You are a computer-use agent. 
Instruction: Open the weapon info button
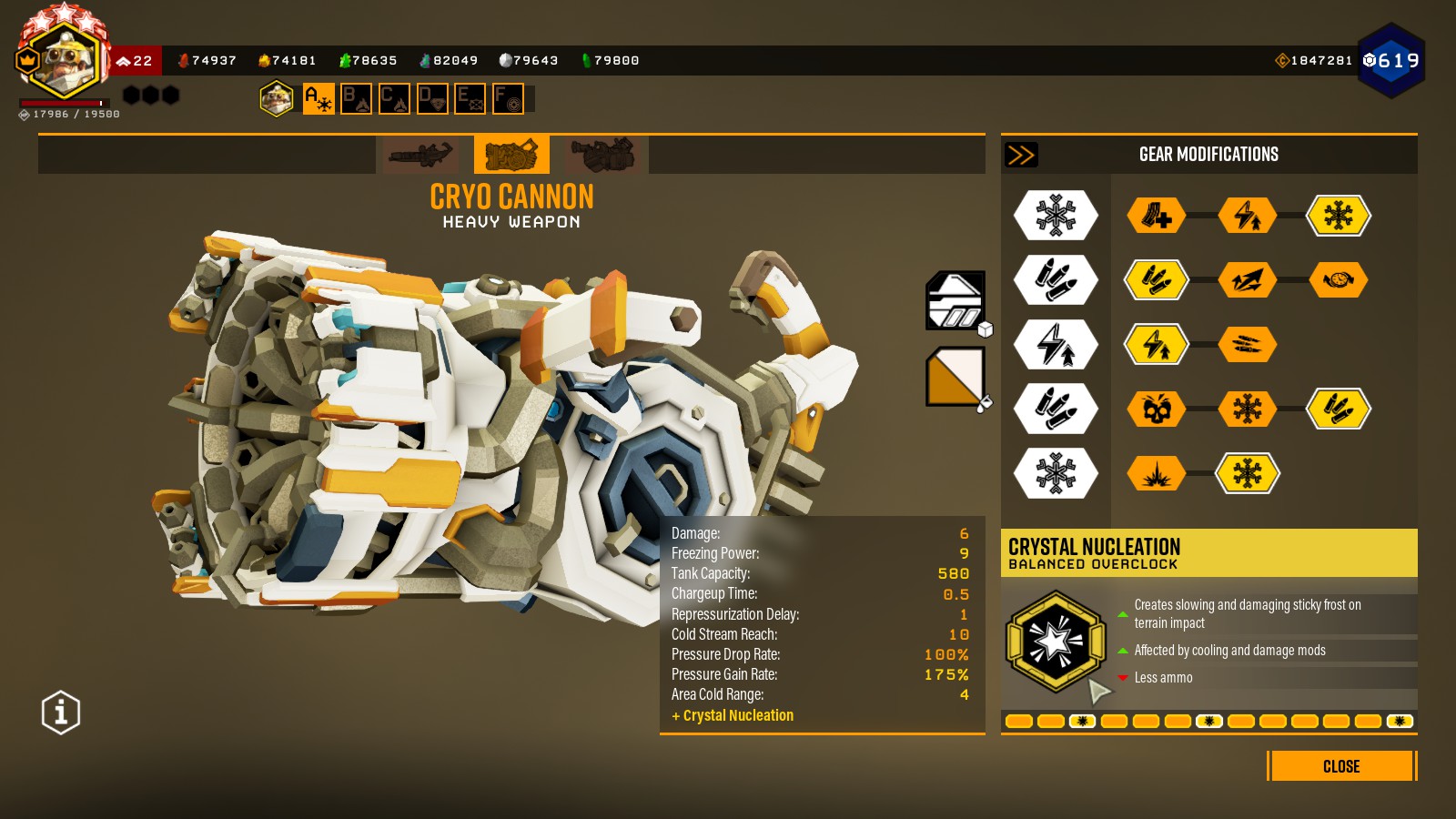[61, 713]
